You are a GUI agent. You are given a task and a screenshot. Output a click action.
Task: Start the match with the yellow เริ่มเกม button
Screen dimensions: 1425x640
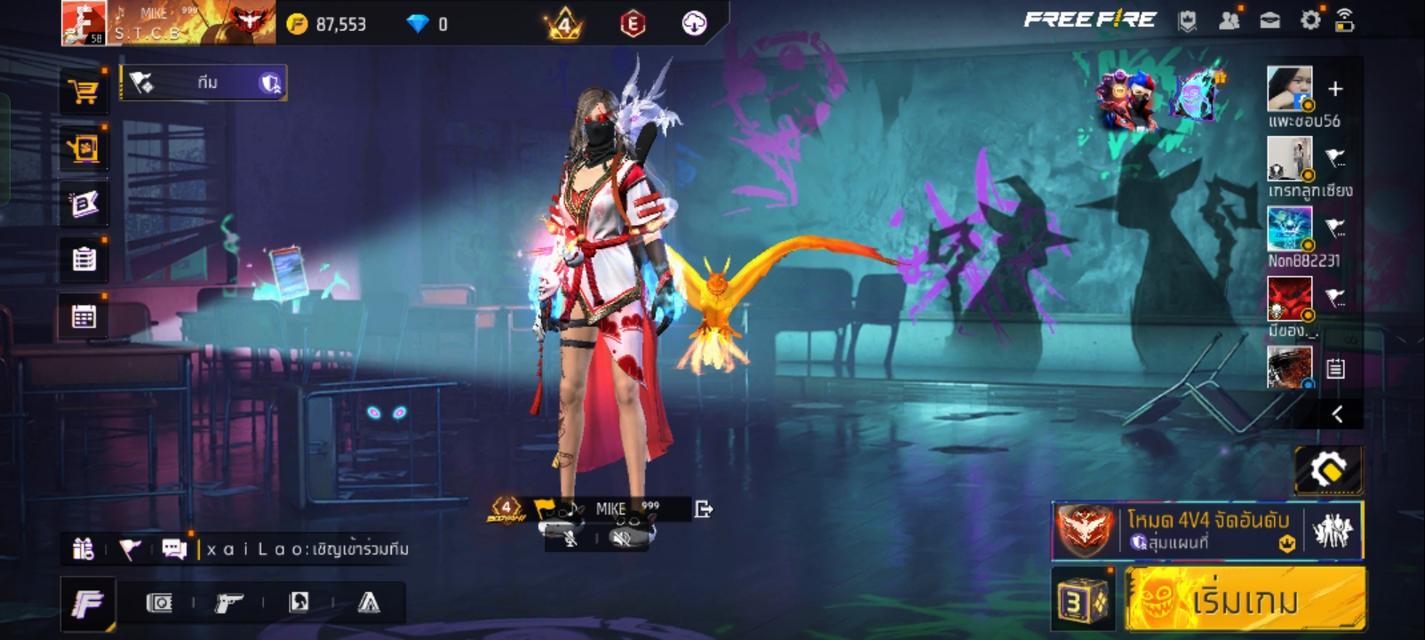pos(1245,600)
